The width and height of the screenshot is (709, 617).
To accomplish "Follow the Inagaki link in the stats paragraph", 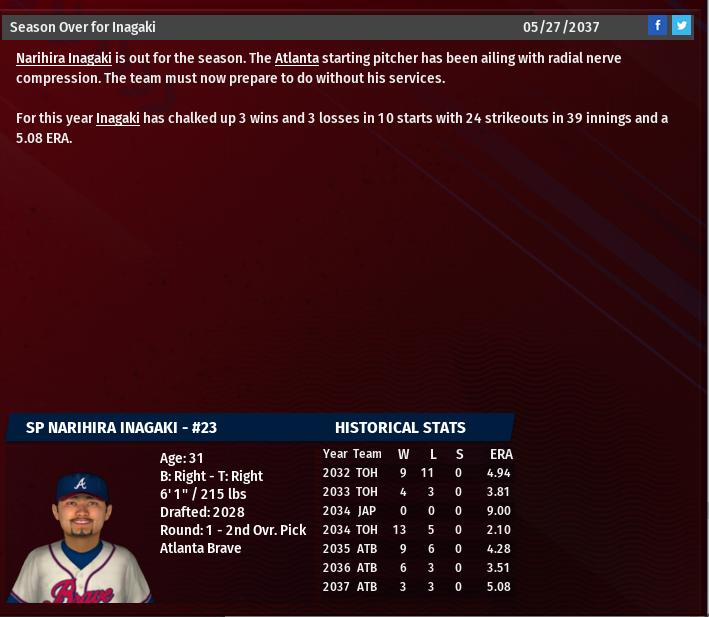I will point(117,119).
